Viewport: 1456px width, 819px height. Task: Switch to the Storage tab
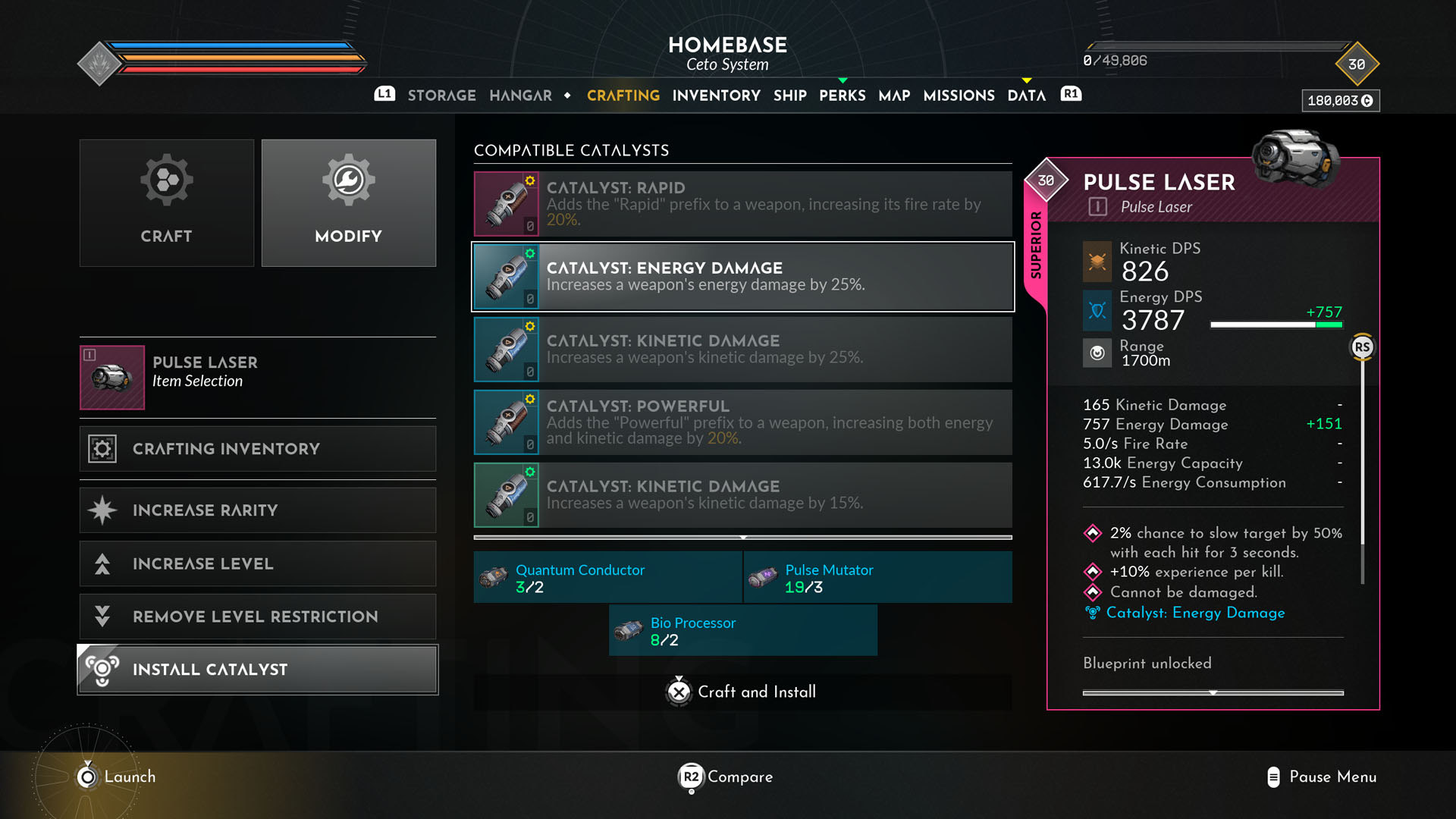441,96
